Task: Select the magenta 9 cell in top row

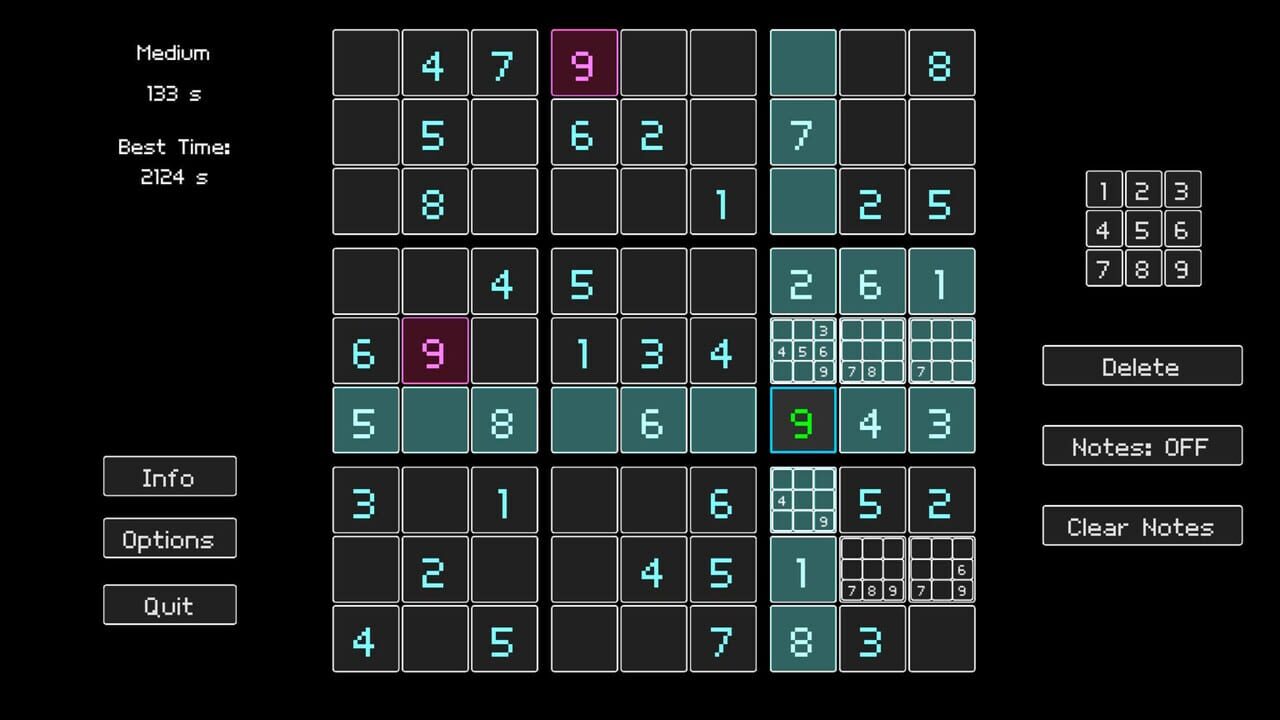Action: [584, 63]
